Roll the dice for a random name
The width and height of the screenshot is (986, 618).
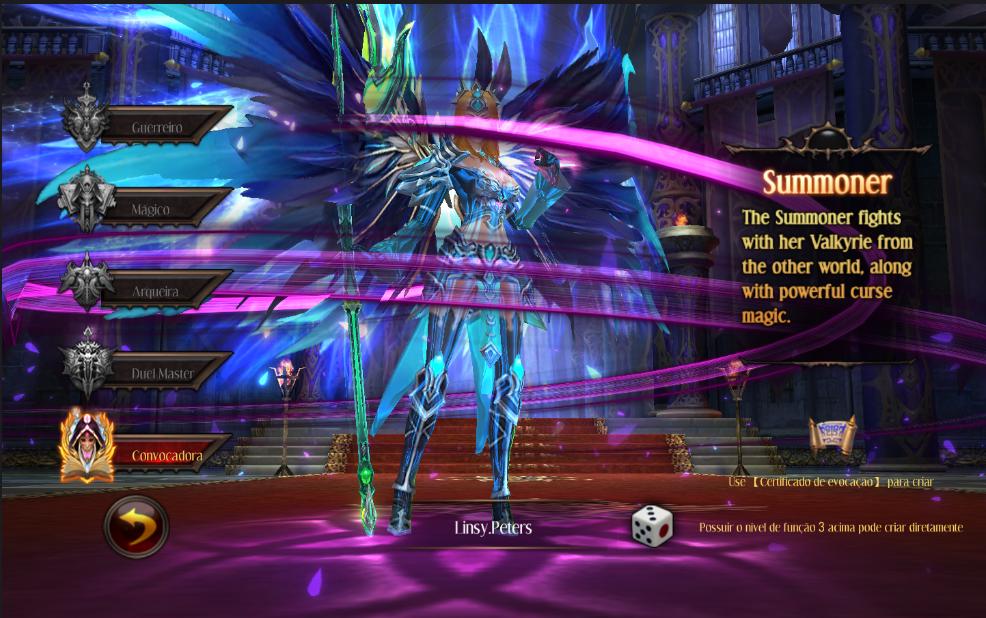pyautogui.click(x=652, y=526)
